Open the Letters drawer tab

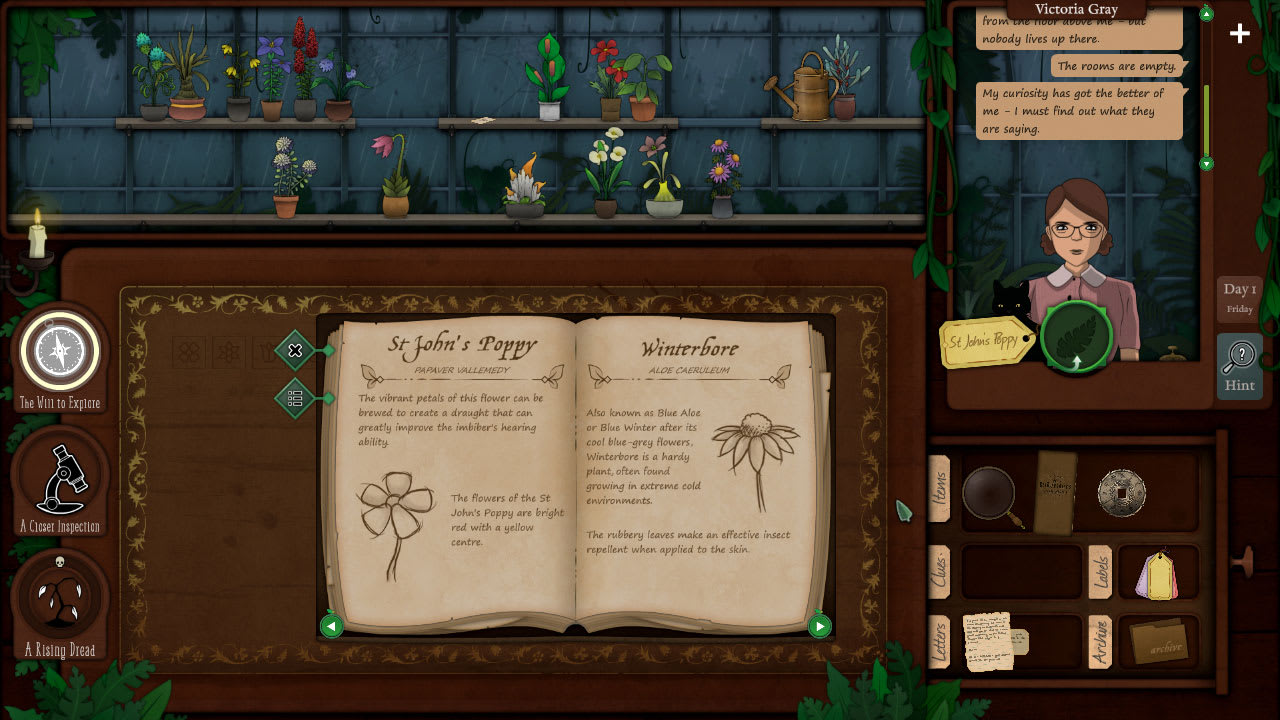click(x=939, y=642)
